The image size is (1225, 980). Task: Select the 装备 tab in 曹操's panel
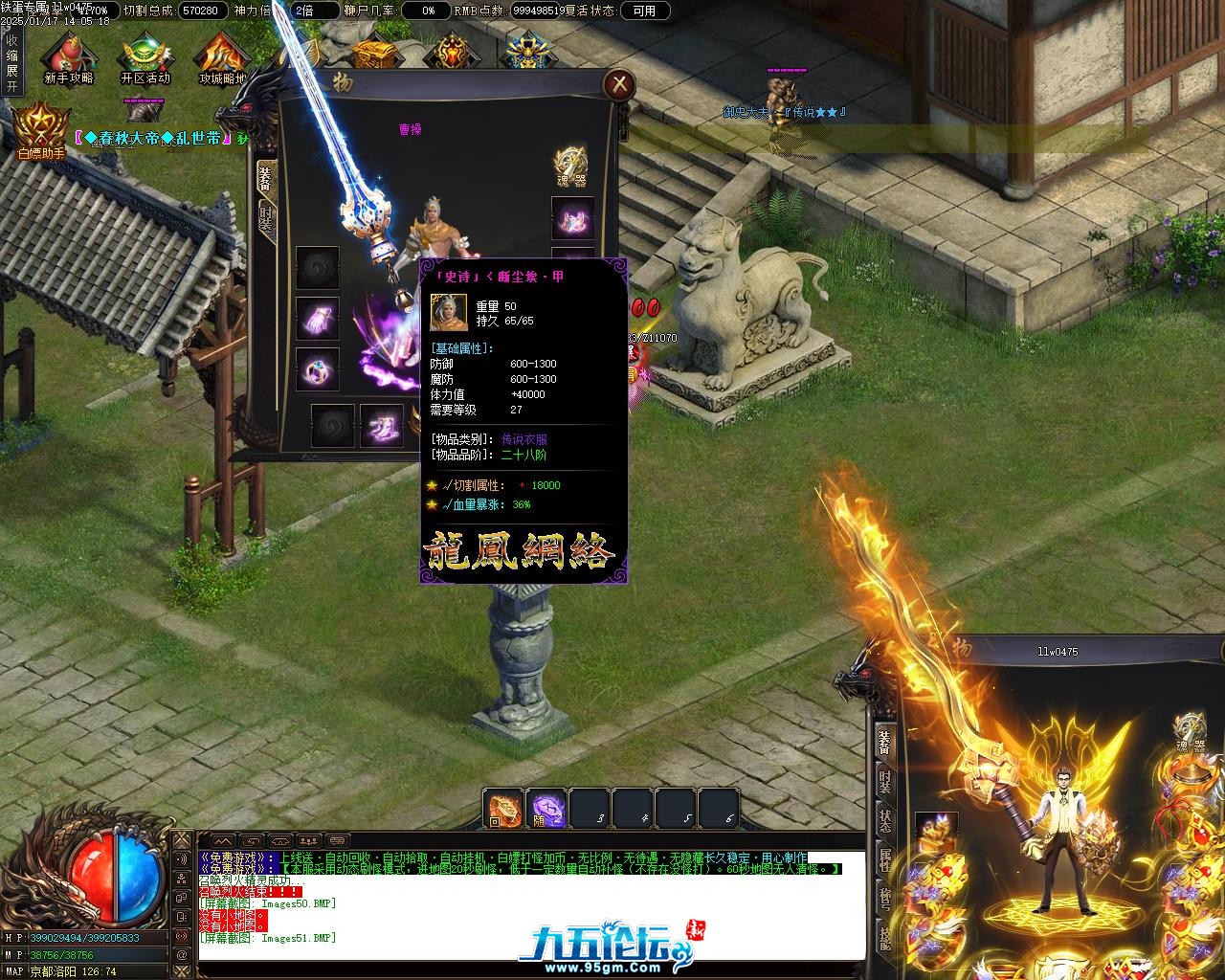(x=265, y=179)
